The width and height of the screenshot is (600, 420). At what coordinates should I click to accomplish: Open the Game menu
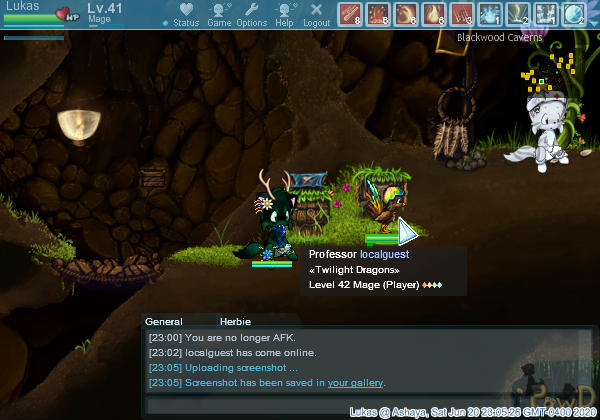[219, 15]
